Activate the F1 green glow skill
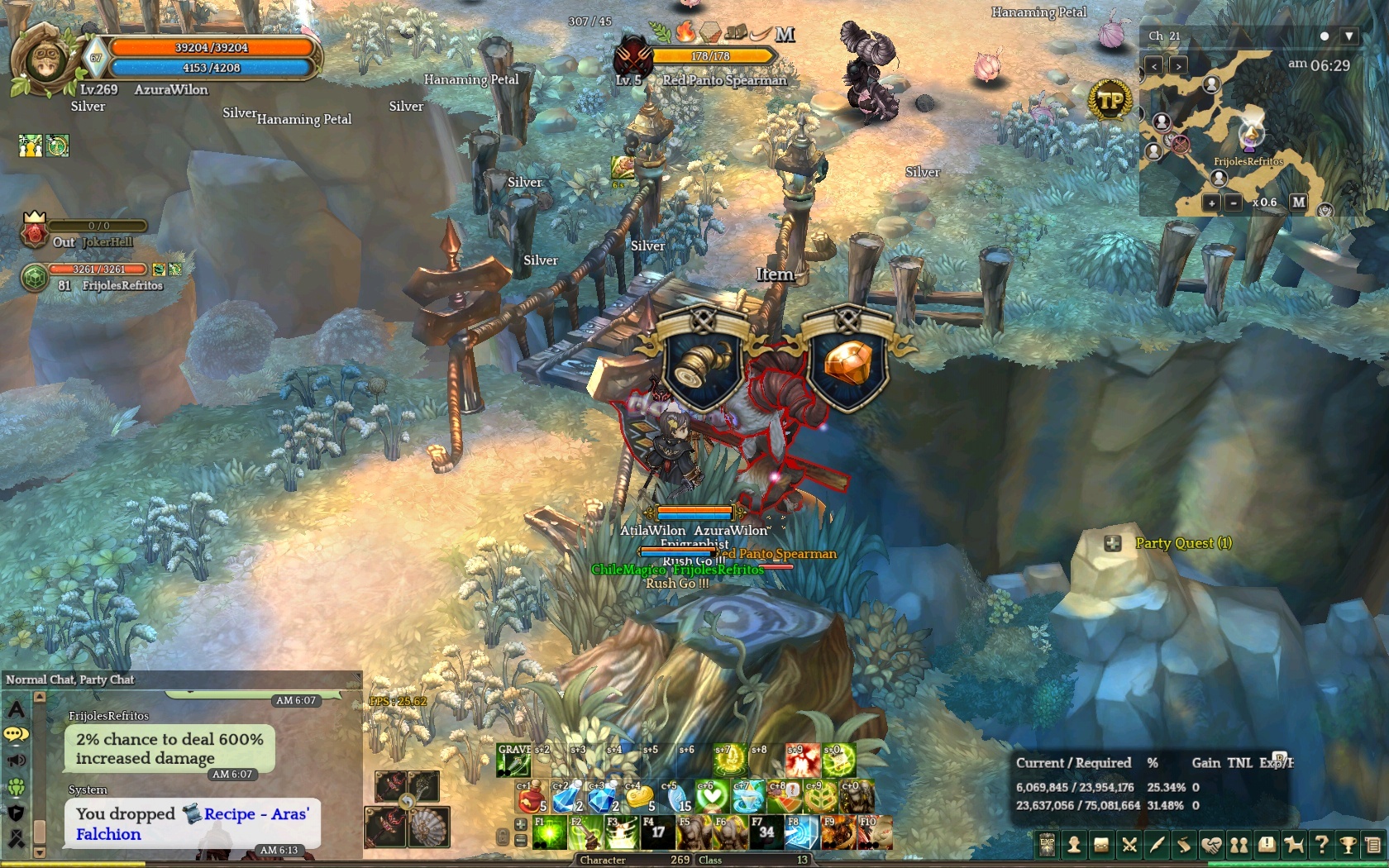Image resolution: width=1389 pixels, height=868 pixels. point(550,832)
